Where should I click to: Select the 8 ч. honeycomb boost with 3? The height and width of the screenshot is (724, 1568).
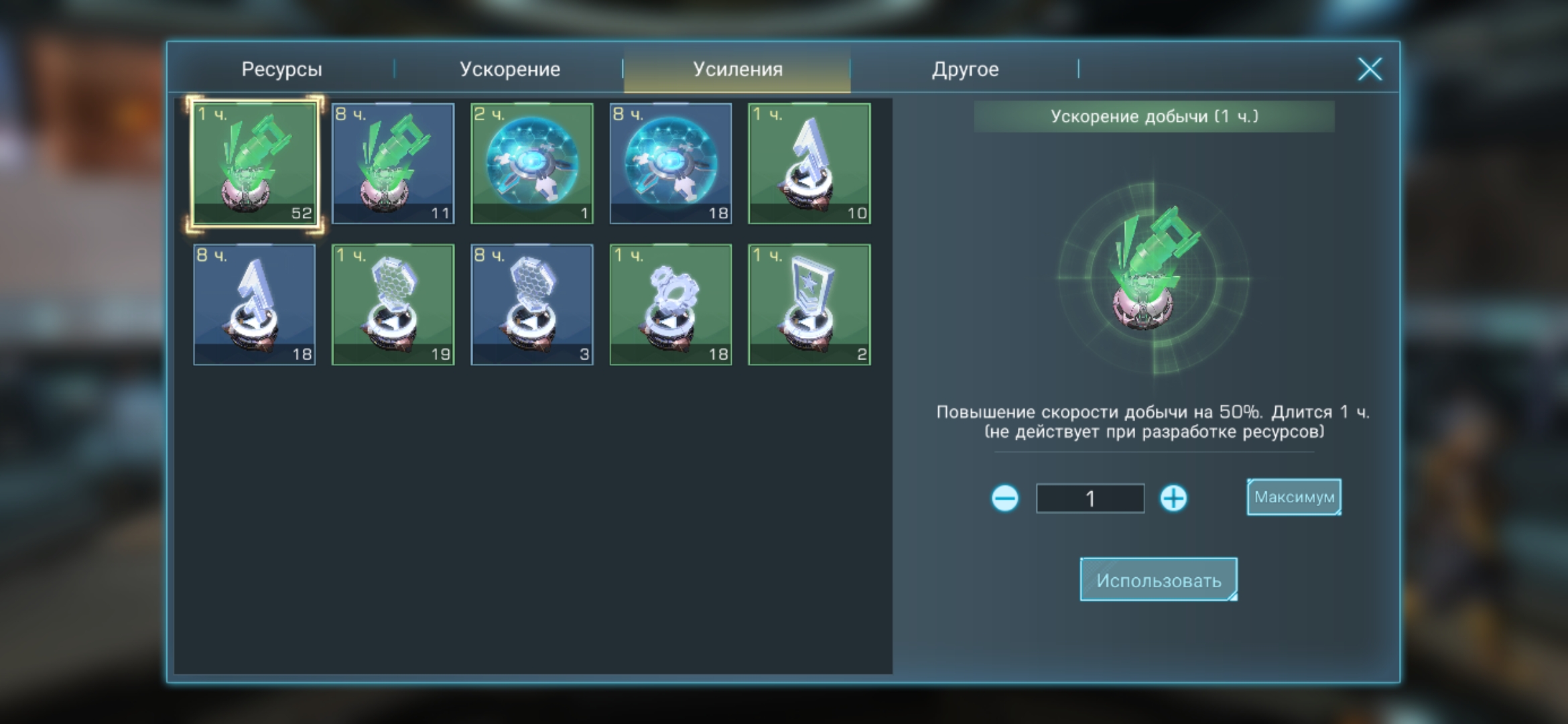pos(532,305)
